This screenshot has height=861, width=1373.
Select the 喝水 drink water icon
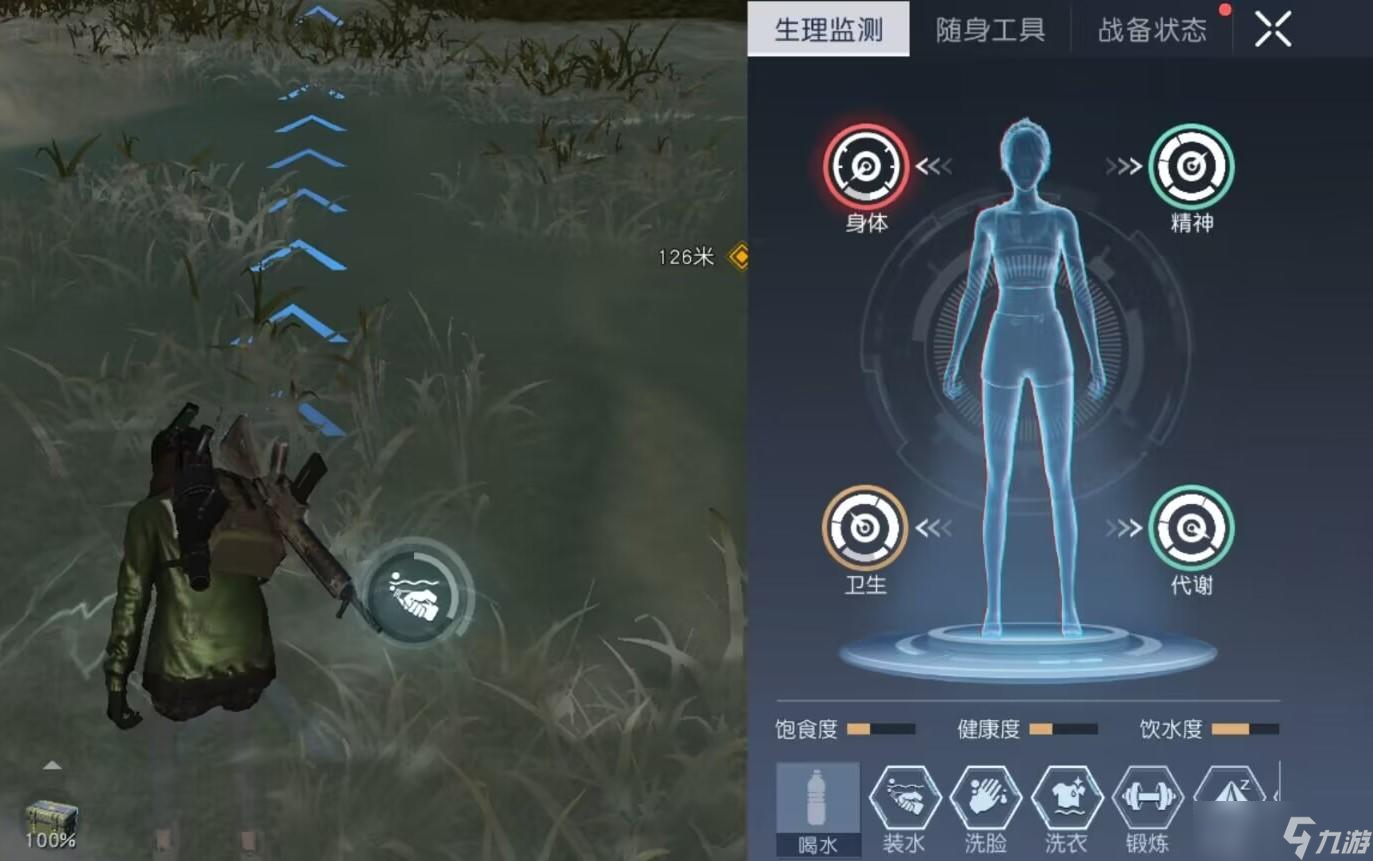coord(816,805)
